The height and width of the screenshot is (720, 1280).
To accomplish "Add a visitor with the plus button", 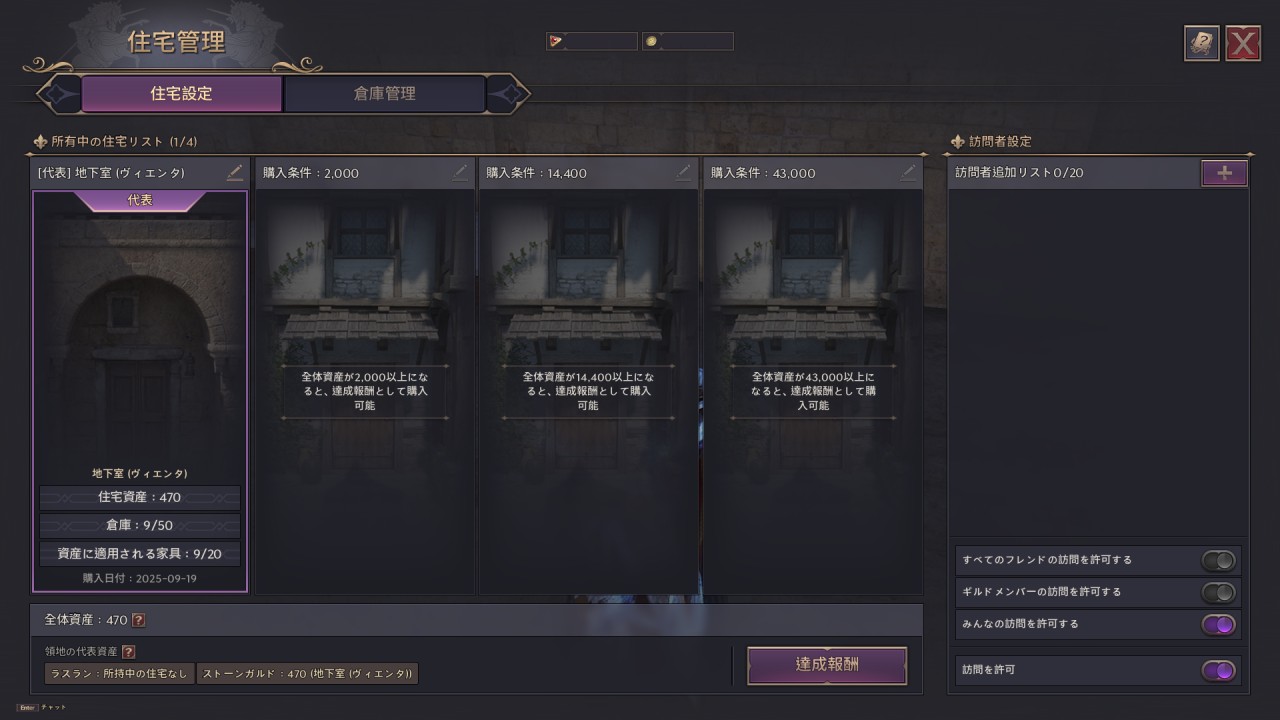I will (x=1224, y=173).
